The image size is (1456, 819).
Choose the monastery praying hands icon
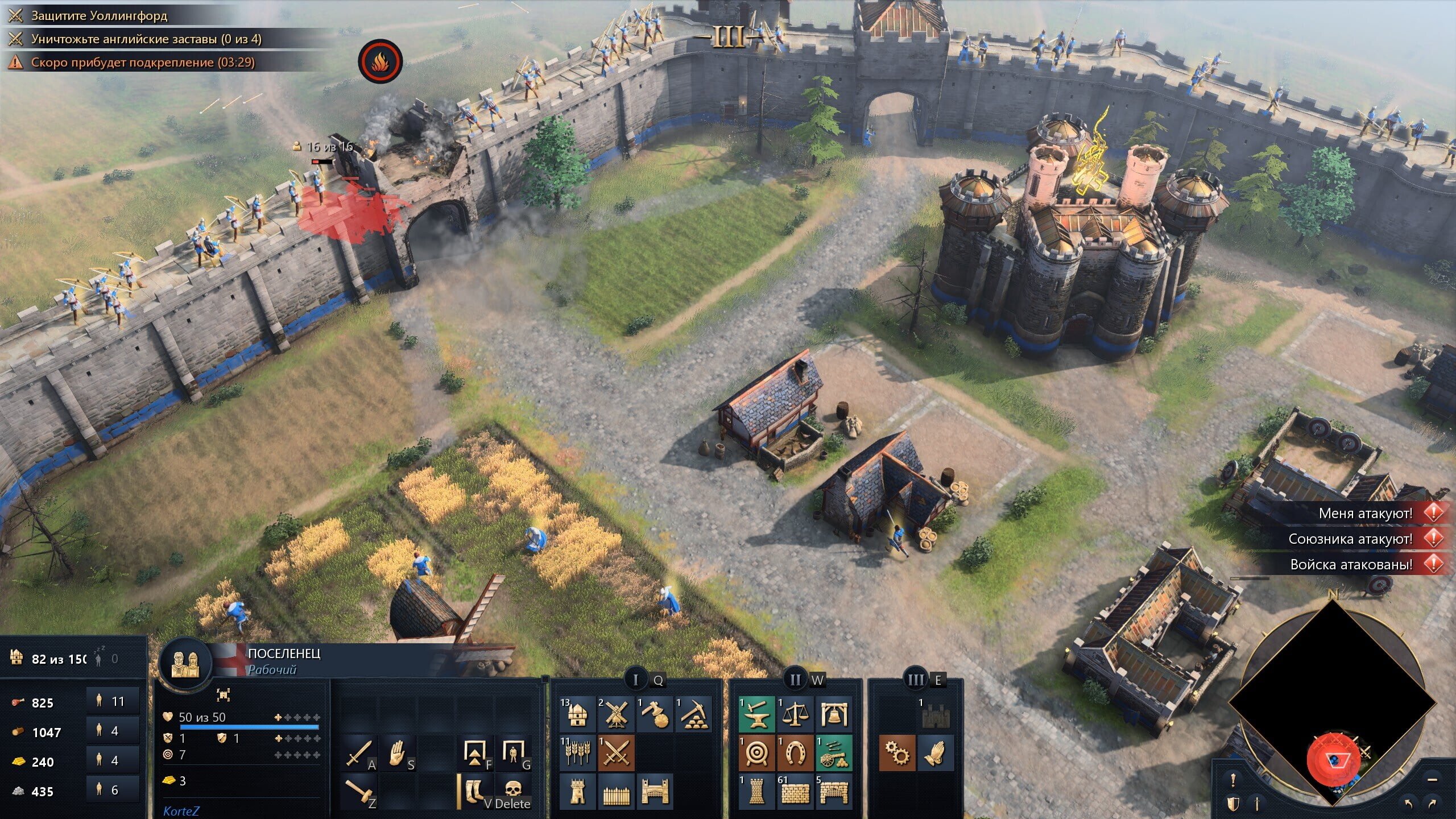pos(935,753)
